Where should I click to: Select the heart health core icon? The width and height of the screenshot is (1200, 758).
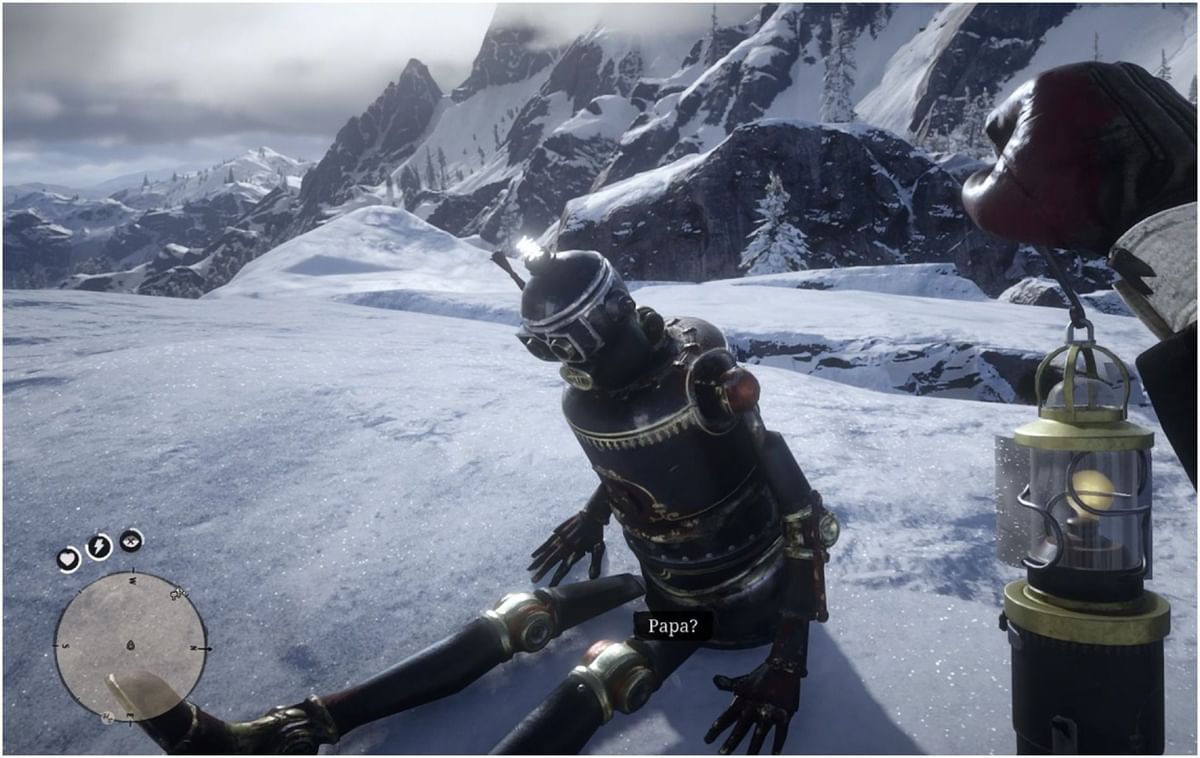[x=68, y=559]
